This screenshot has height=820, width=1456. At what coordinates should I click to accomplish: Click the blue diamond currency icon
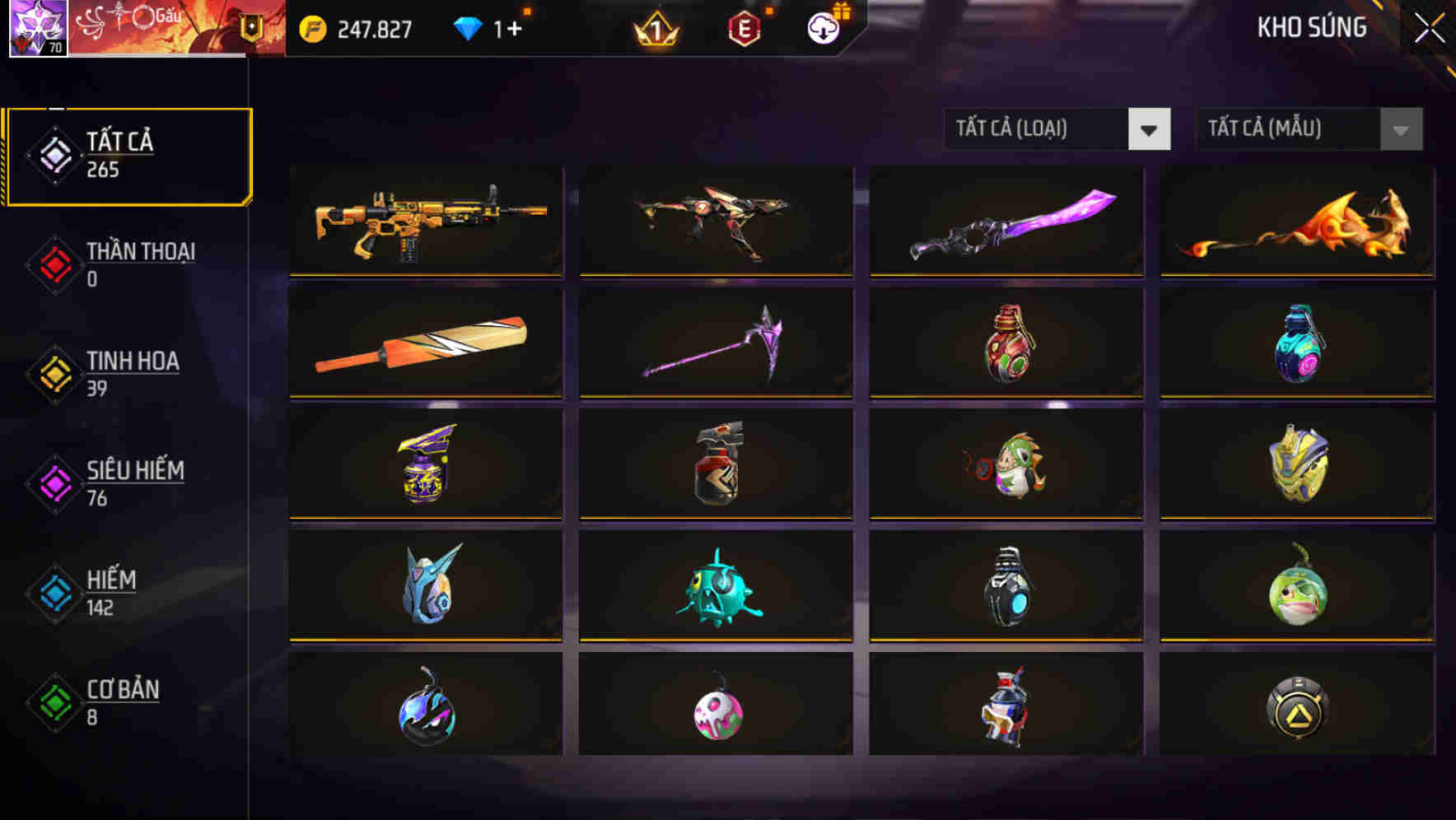coord(468,27)
